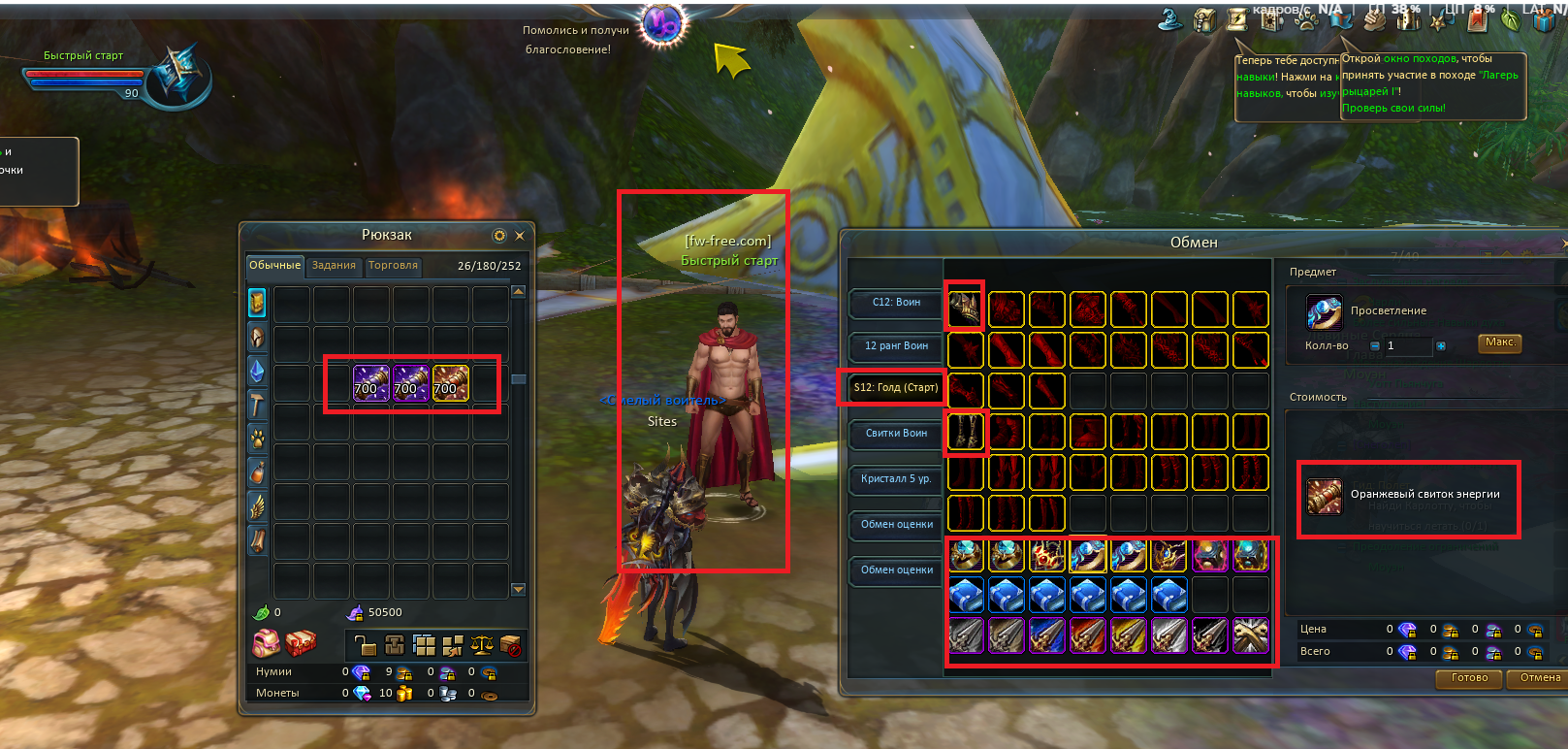Screen dimensions: 1568x749
Task: Select the 12 ранг Воин category
Action: point(896,346)
